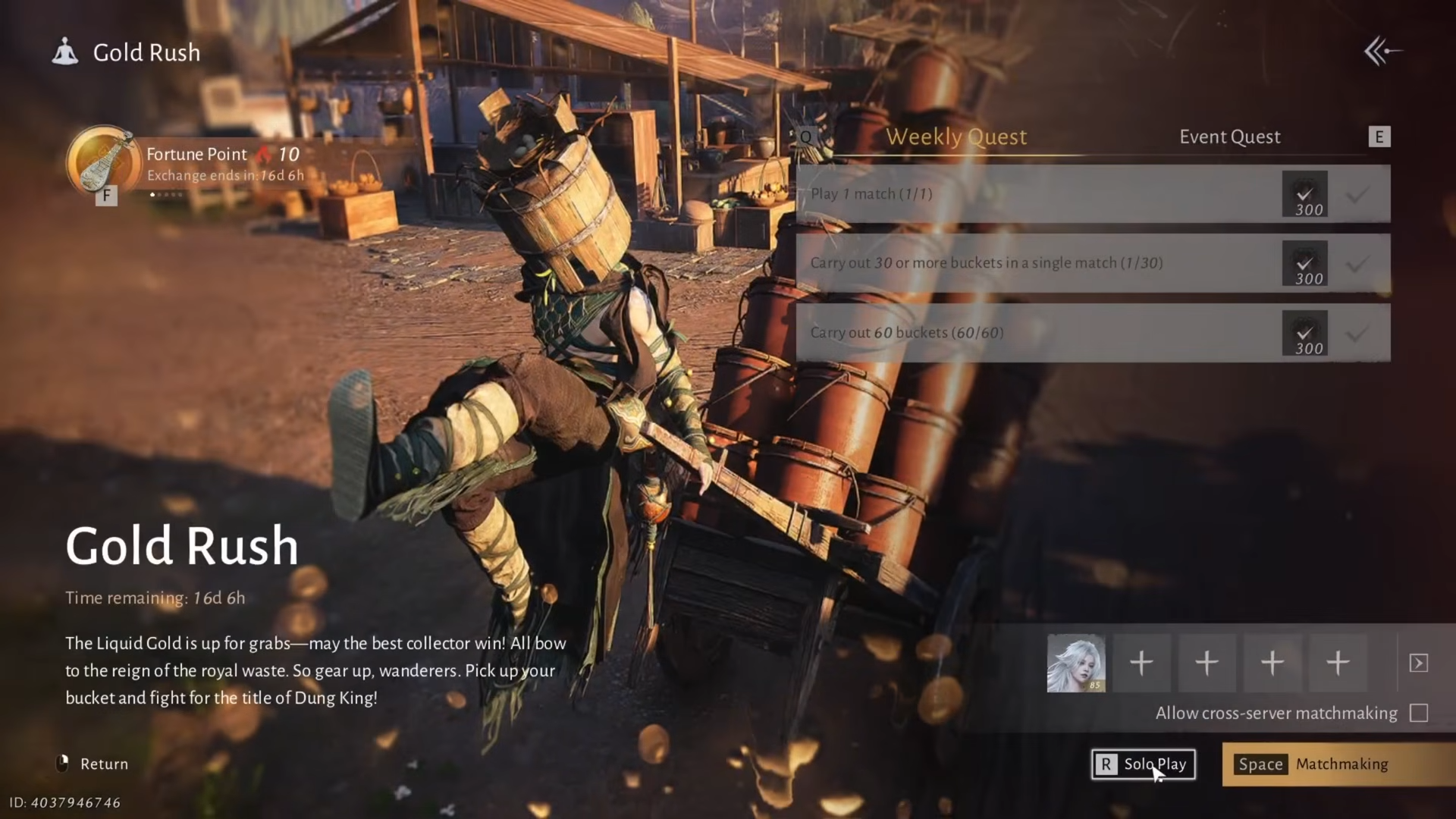Click the Return button
This screenshot has height=819, width=1456.
pos(94,764)
